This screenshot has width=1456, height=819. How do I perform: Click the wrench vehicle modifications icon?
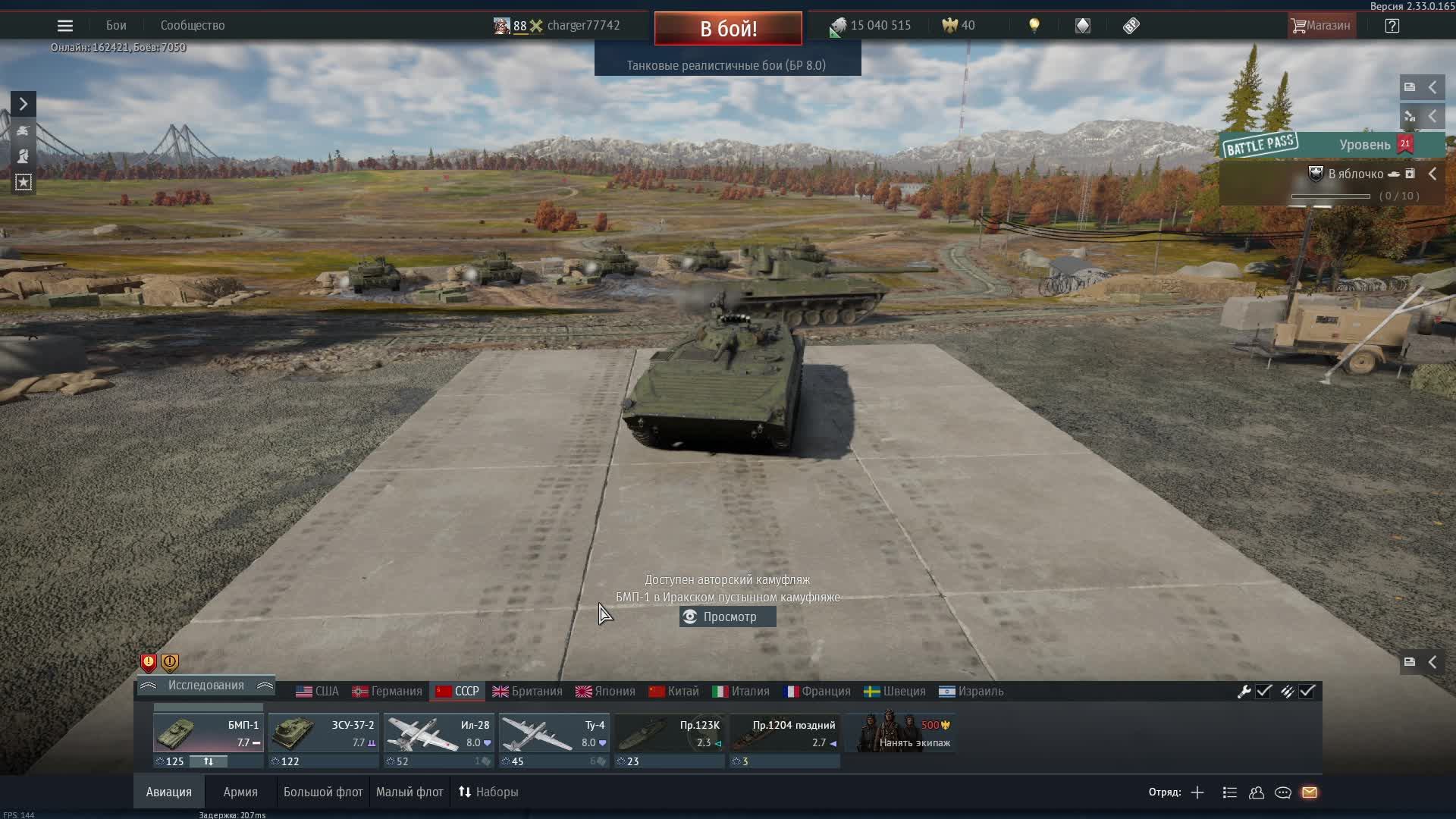click(1244, 691)
